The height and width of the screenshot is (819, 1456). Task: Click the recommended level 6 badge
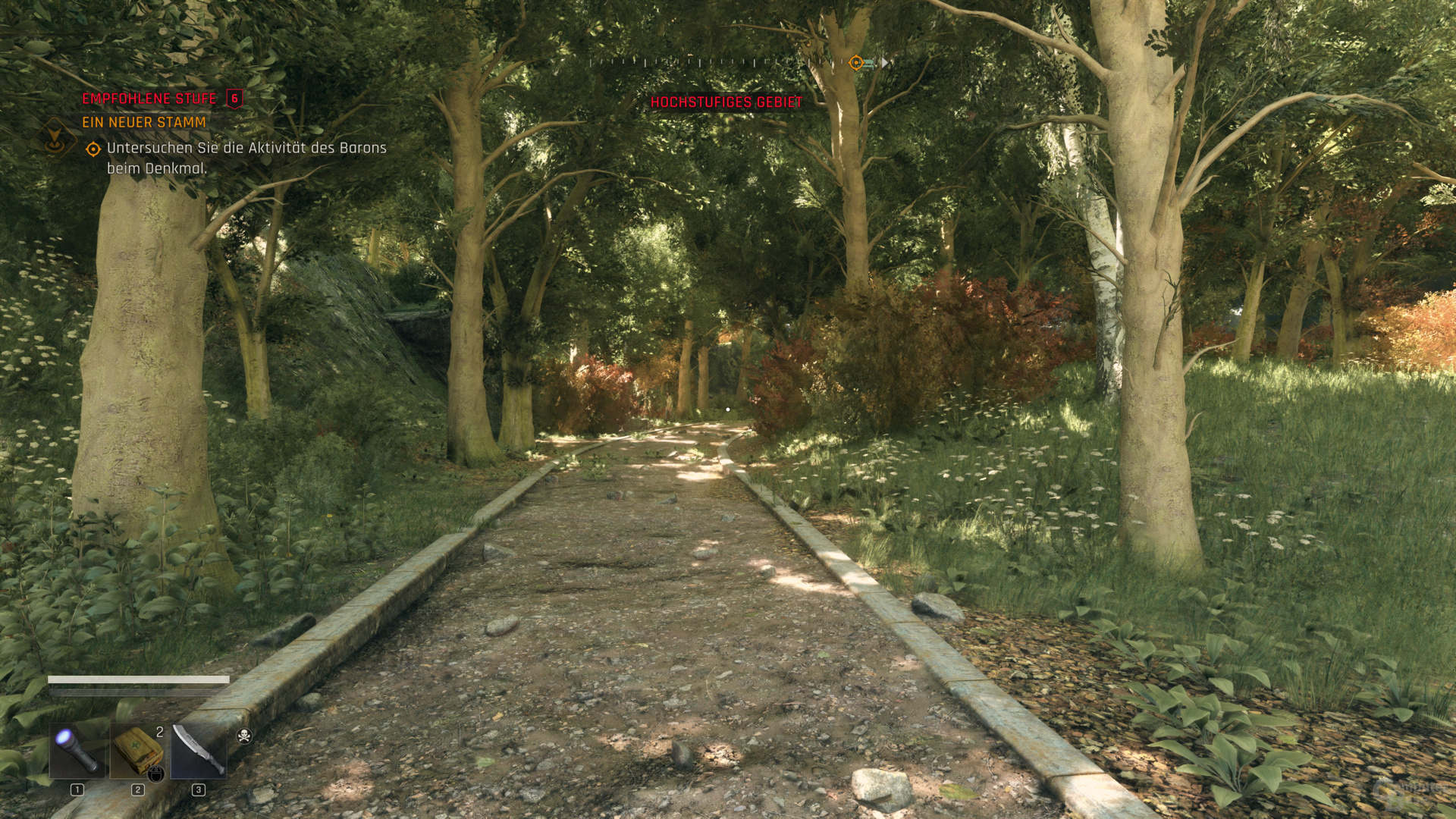[x=234, y=99]
